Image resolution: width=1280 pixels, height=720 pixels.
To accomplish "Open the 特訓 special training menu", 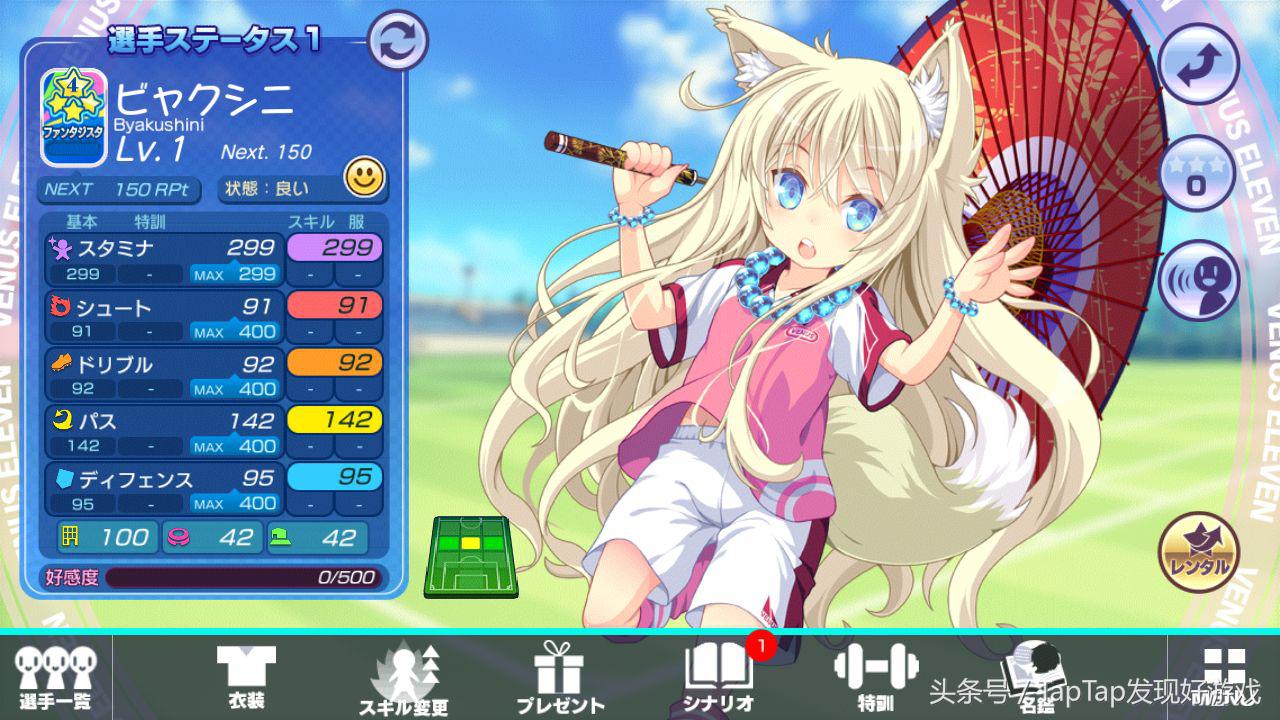I will tap(875, 678).
